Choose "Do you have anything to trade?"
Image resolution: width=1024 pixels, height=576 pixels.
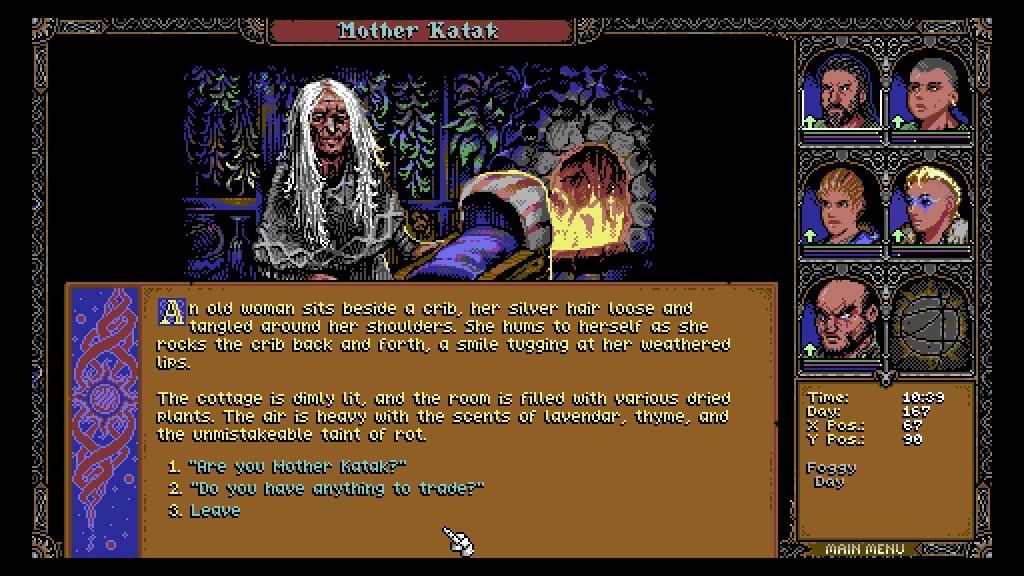[335, 488]
